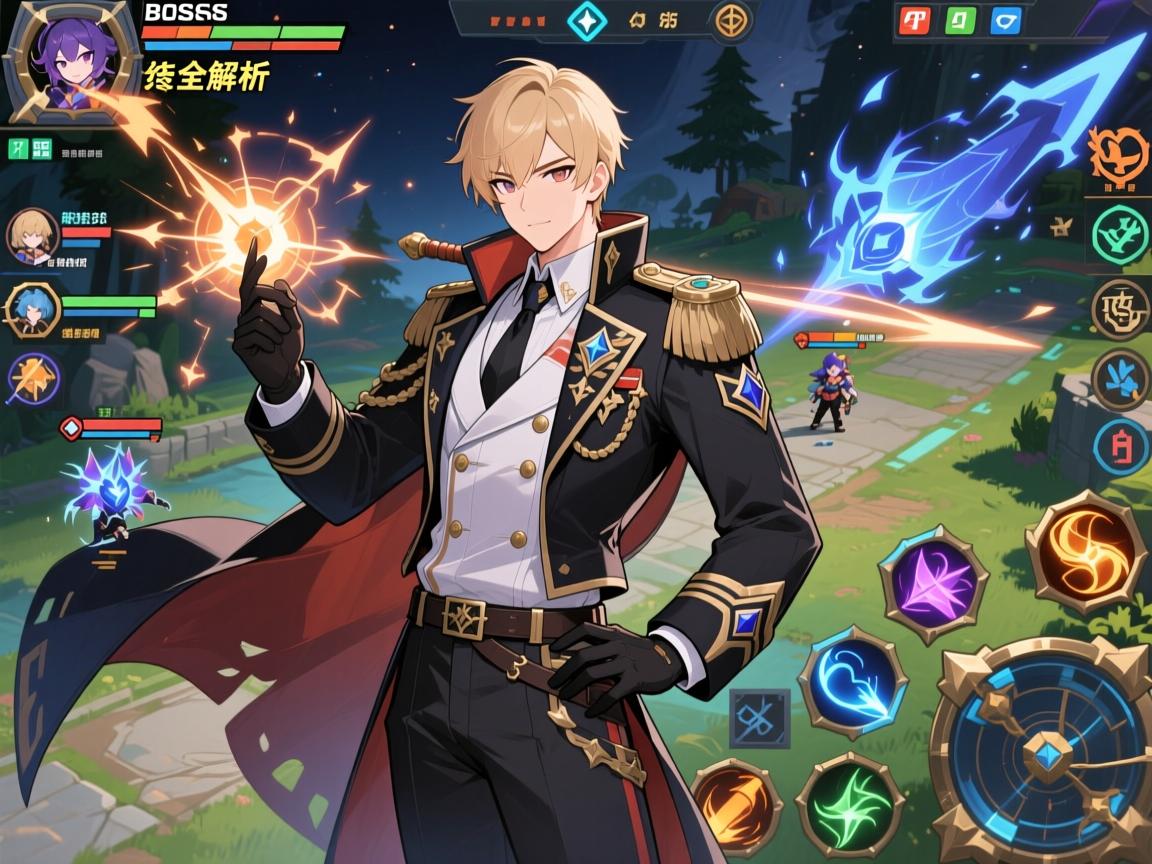Cast the fiery orange swirl ability
This screenshot has height=864, width=1152.
click(1086, 551)
